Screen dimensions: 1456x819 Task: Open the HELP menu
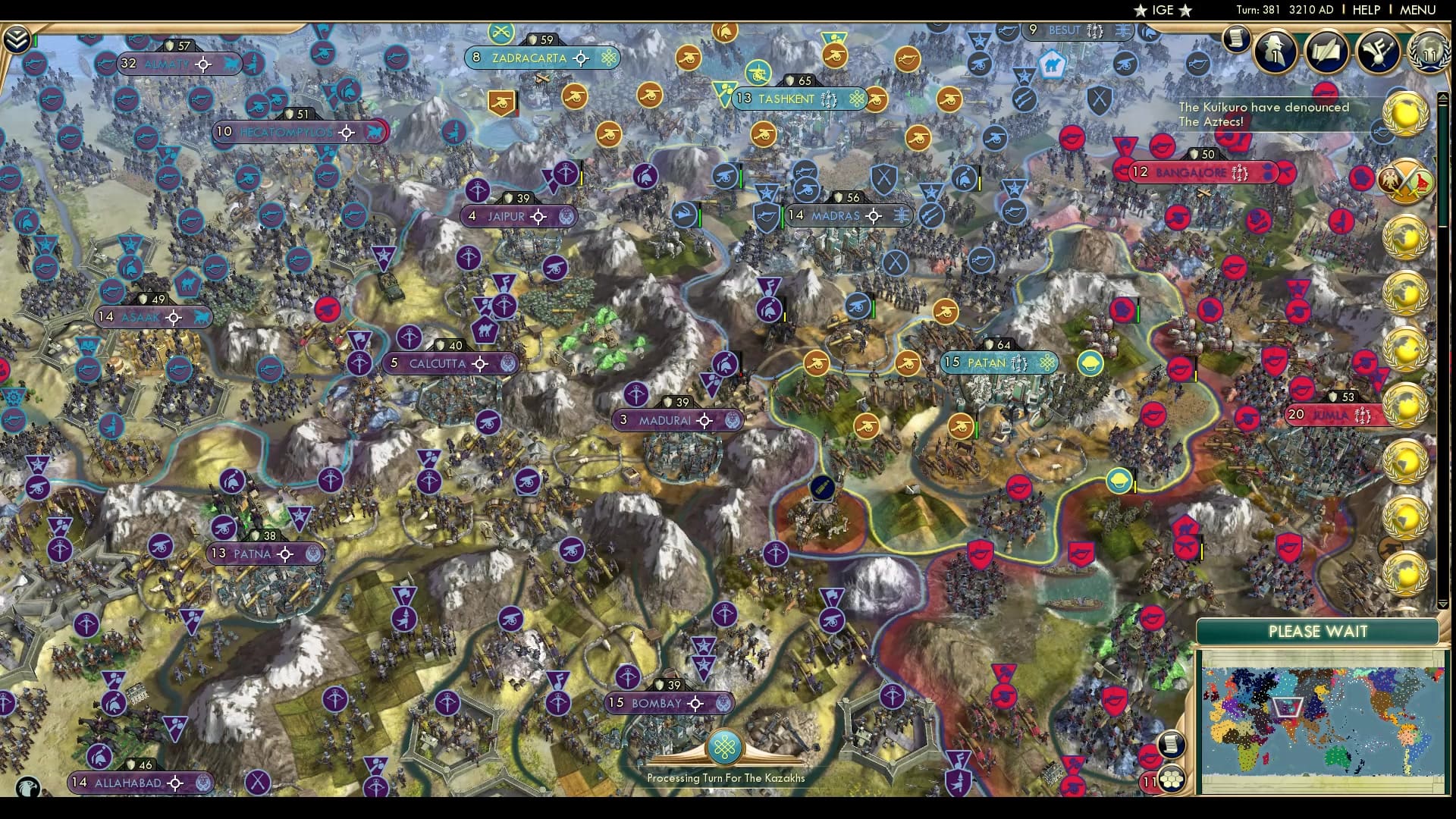[1366, 10]
